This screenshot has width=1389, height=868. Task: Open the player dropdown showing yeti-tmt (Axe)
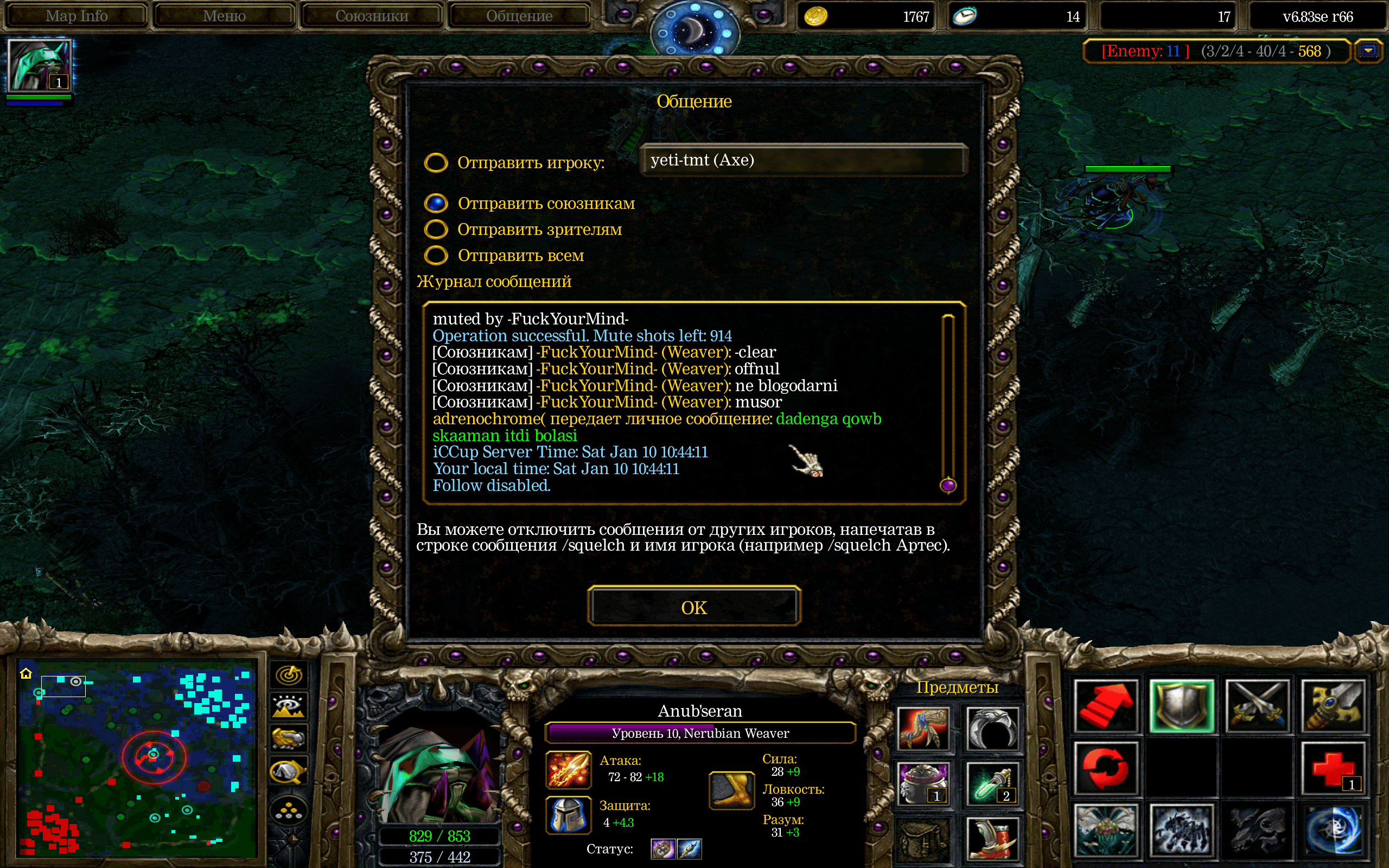(804, 160)
